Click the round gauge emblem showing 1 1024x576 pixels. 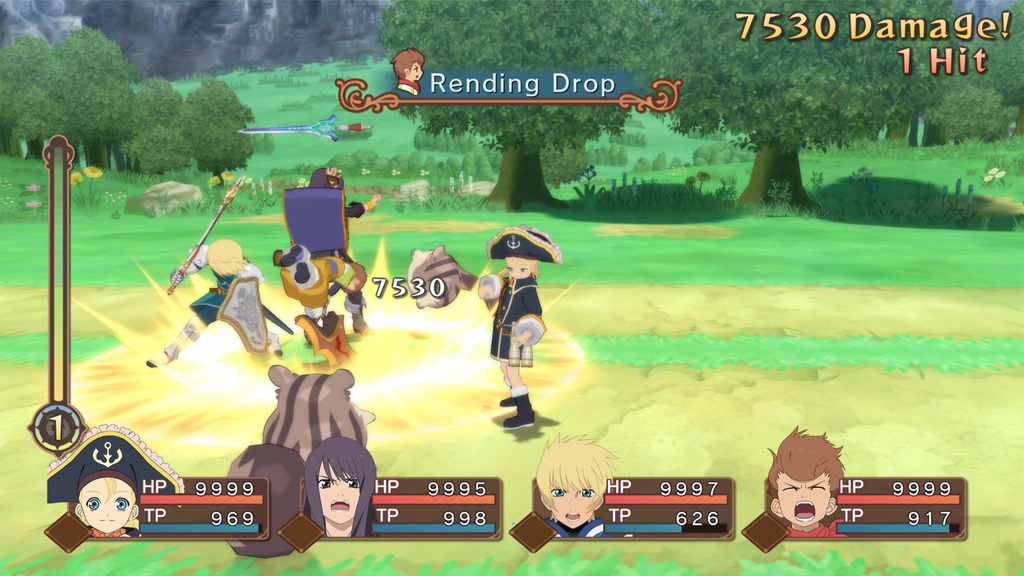[57, 428]
